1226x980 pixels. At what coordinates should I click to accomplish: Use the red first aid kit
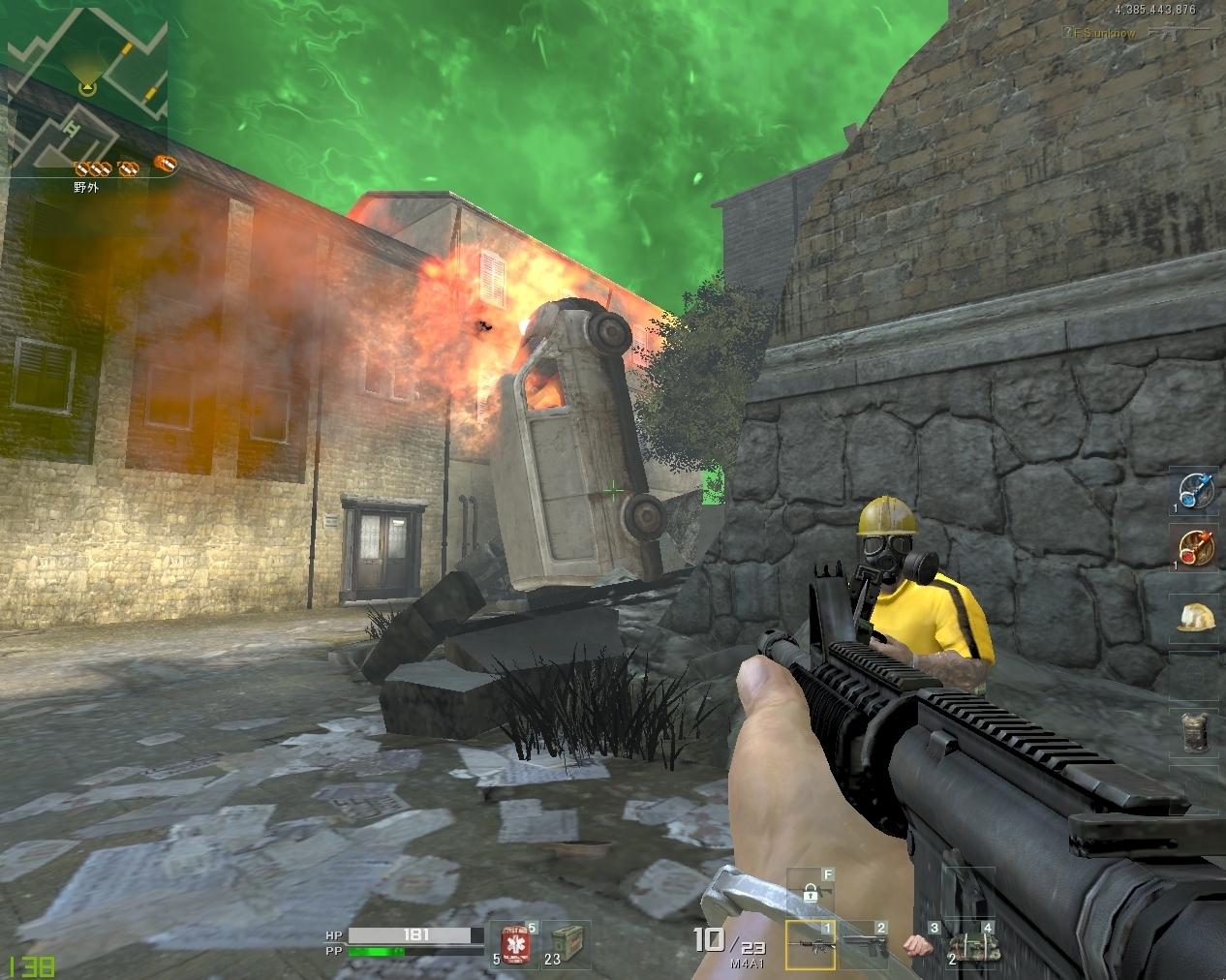click(x=513, y=944)
